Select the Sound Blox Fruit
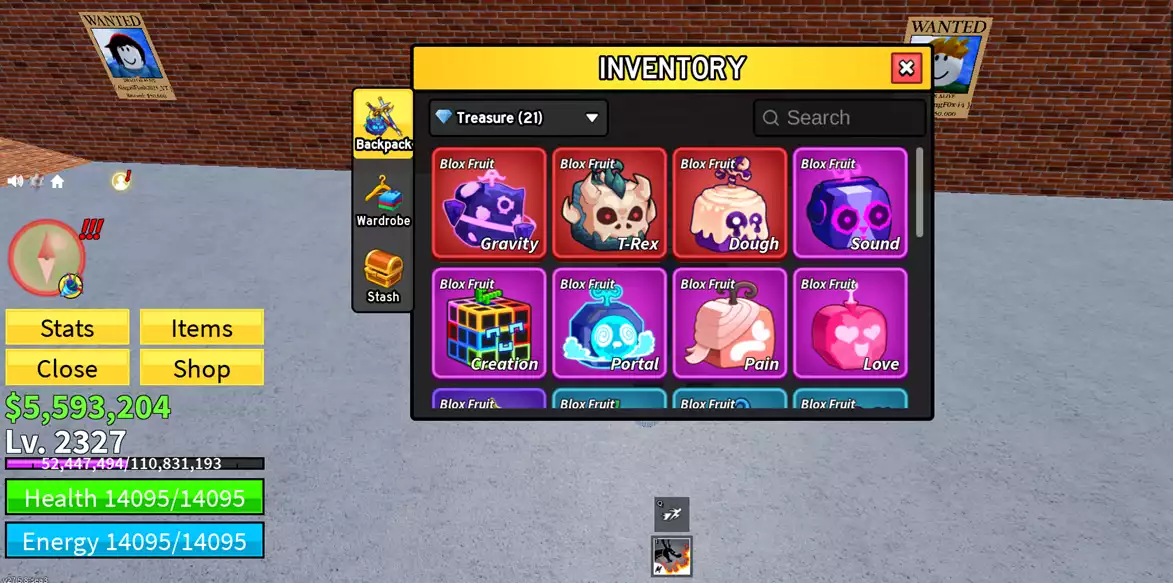 849,203
